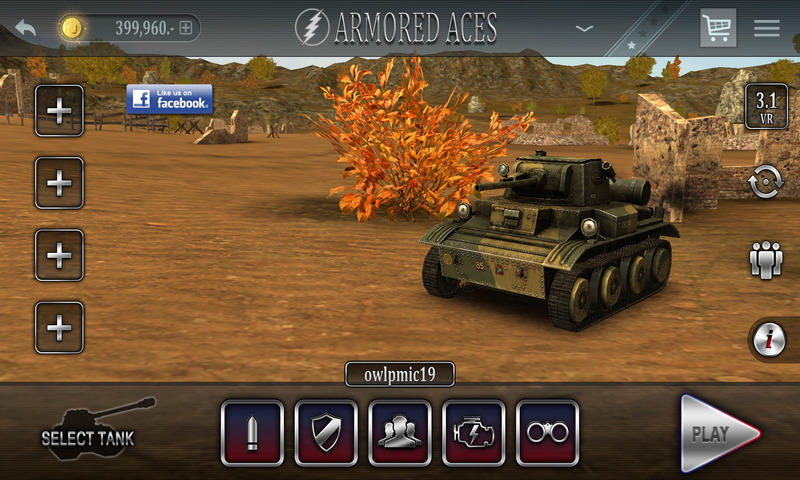Add more gold coins with plus button
Image resolution: width=800 pixels, height=480 pixels.
pos(185,28)
